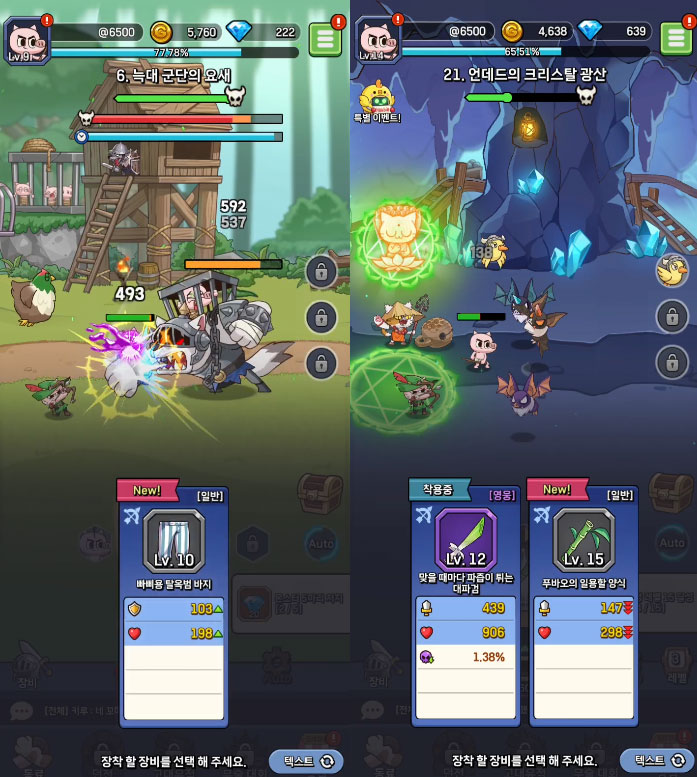Tap the yellow duck skill button
This screenshot has width=697, height=777.
point(671,269)
